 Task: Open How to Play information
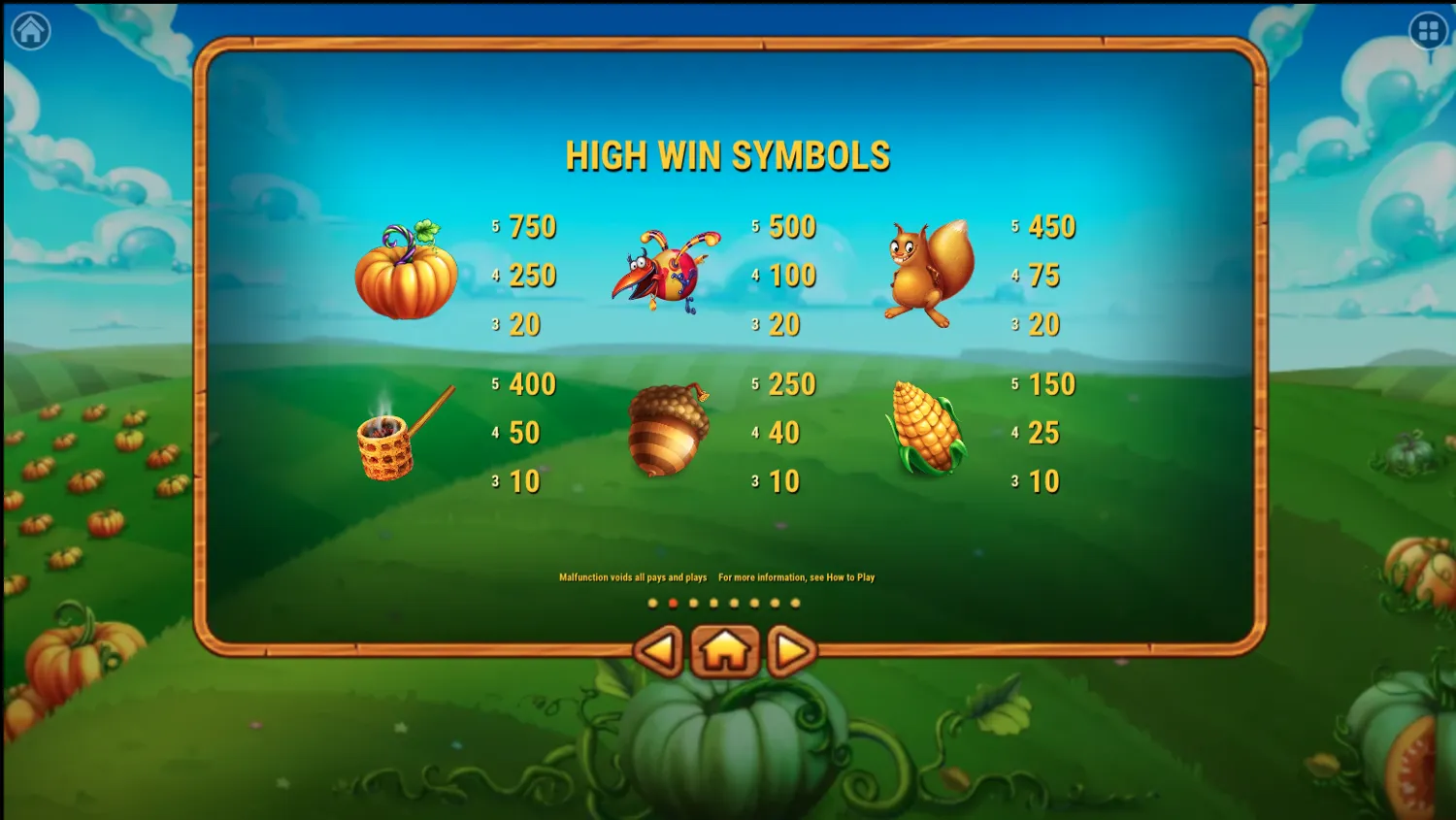click(x=850, y=577)
